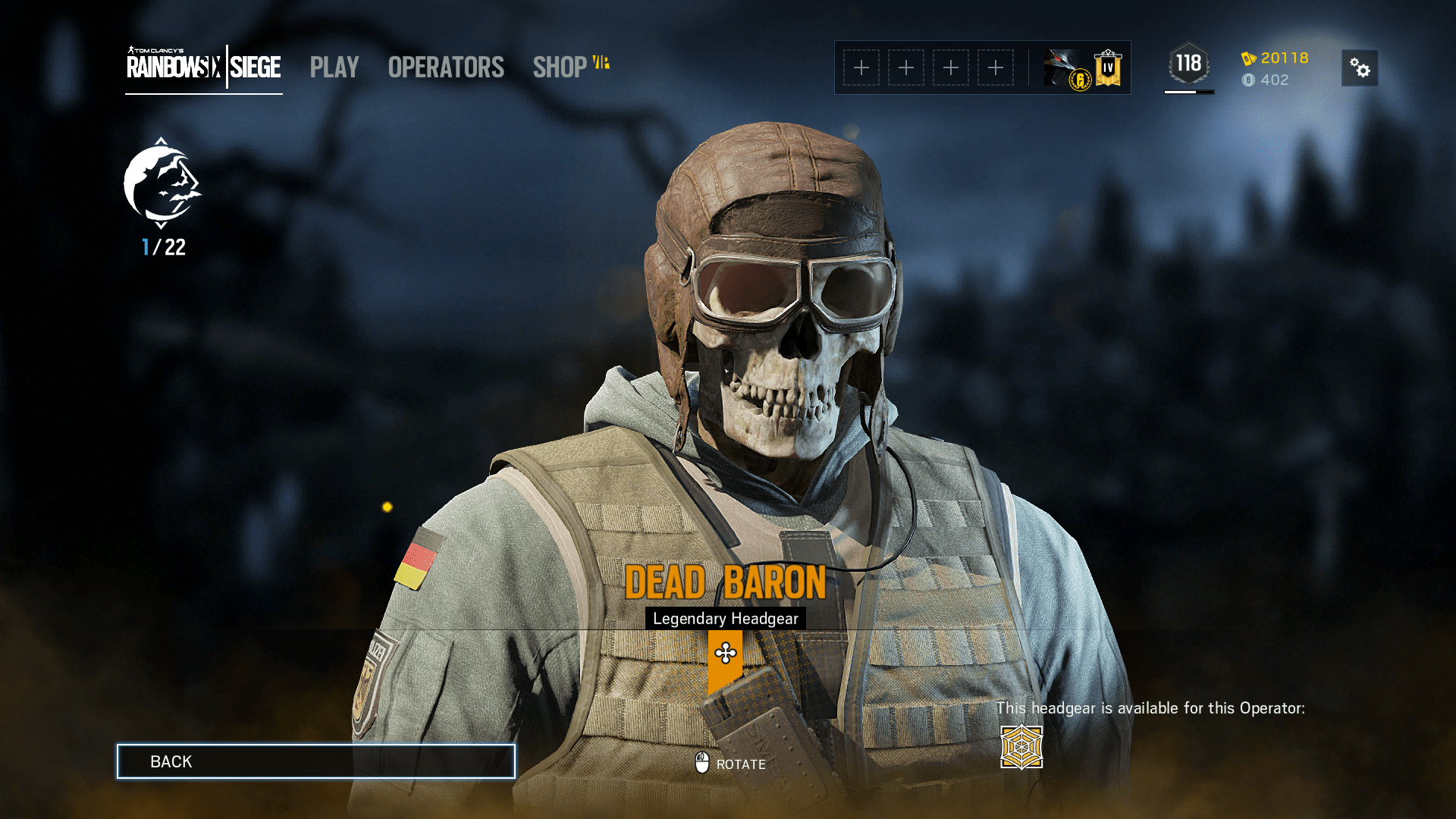
Task: Click the XP progress bar under level 118
Action: 1189,90
